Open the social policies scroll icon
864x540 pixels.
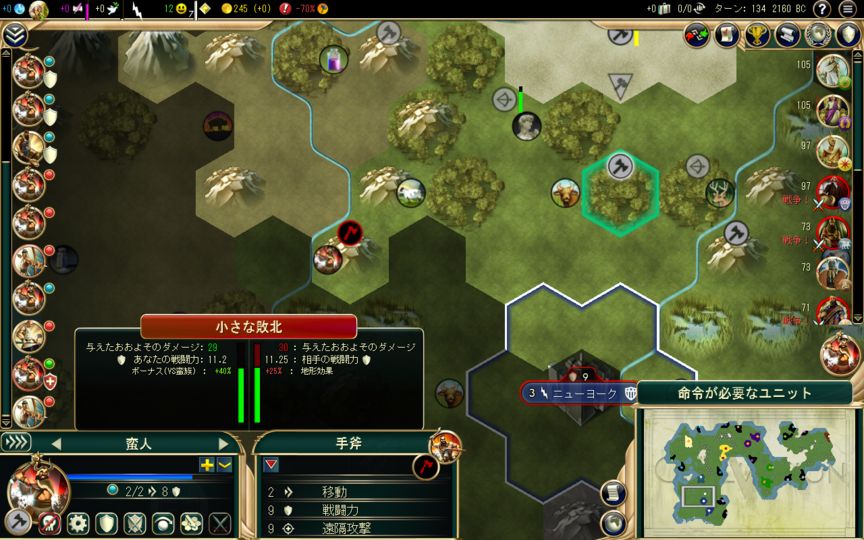click(x=787, y=35)
